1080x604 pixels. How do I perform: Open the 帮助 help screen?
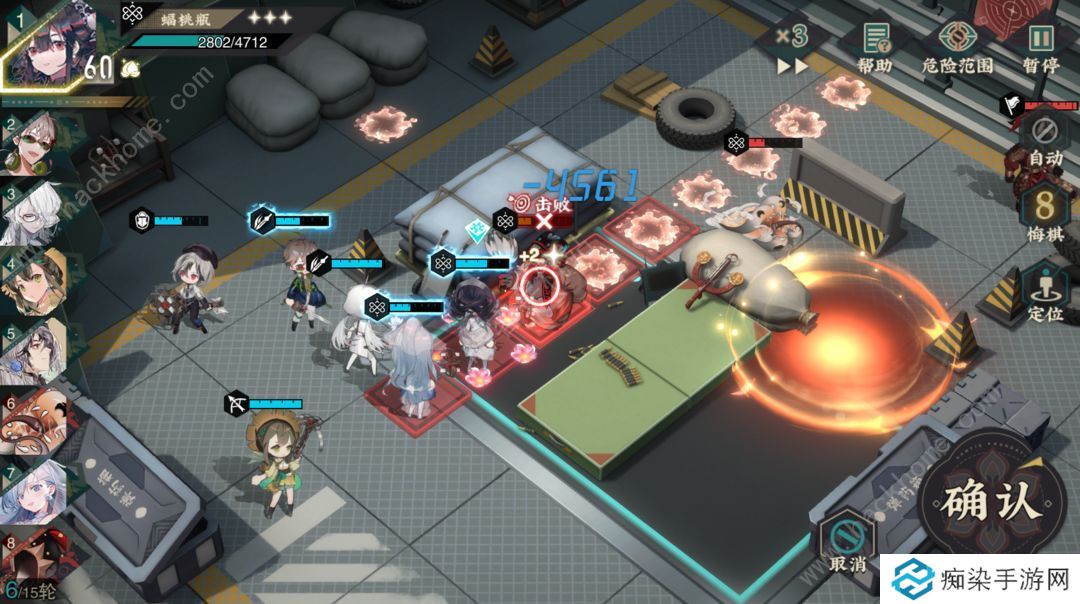click(875, 46)
